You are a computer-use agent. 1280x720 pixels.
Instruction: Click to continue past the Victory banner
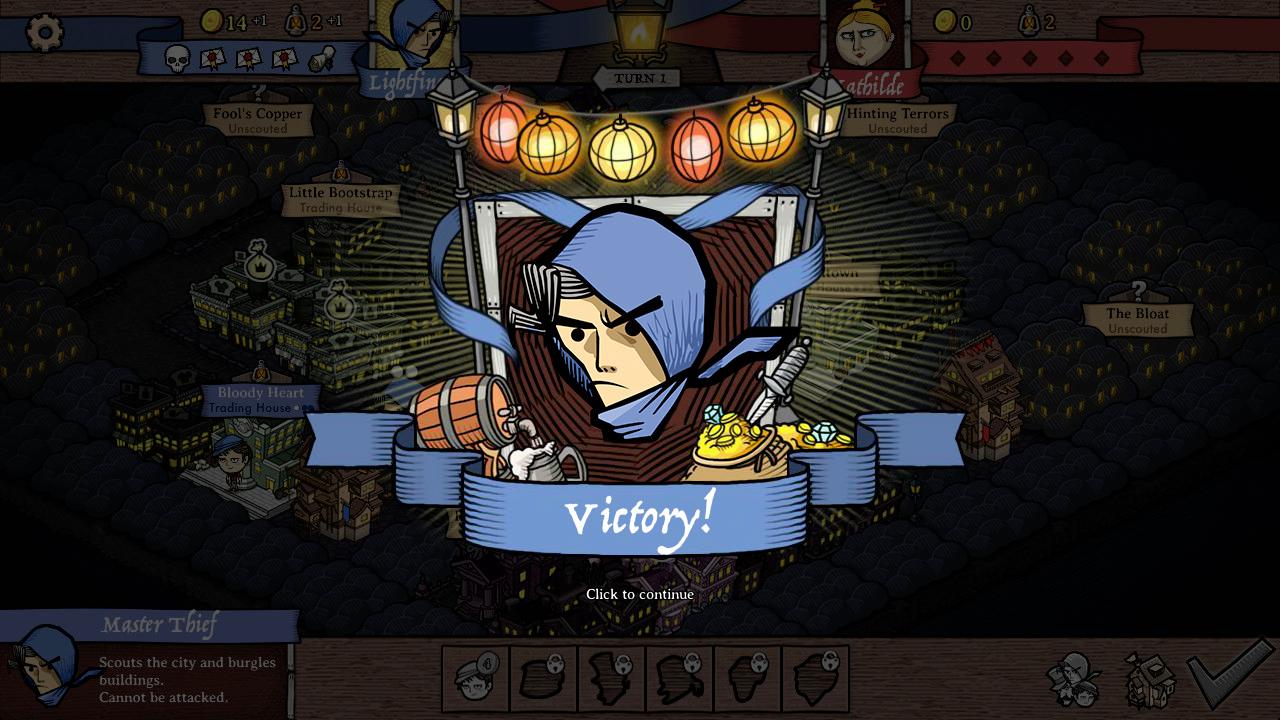tap(639, 594)
